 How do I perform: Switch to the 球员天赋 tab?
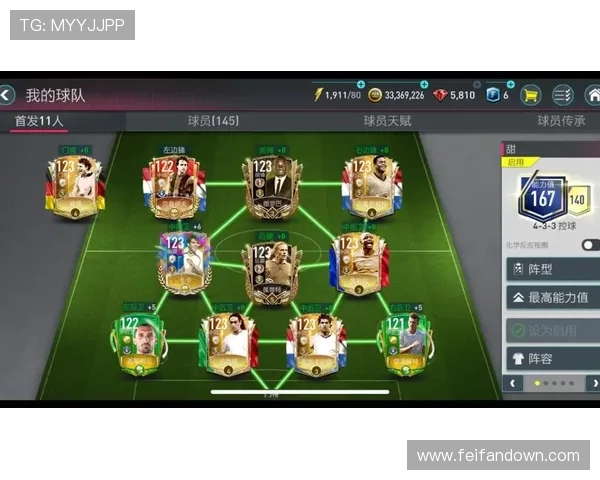coord(387,121)
